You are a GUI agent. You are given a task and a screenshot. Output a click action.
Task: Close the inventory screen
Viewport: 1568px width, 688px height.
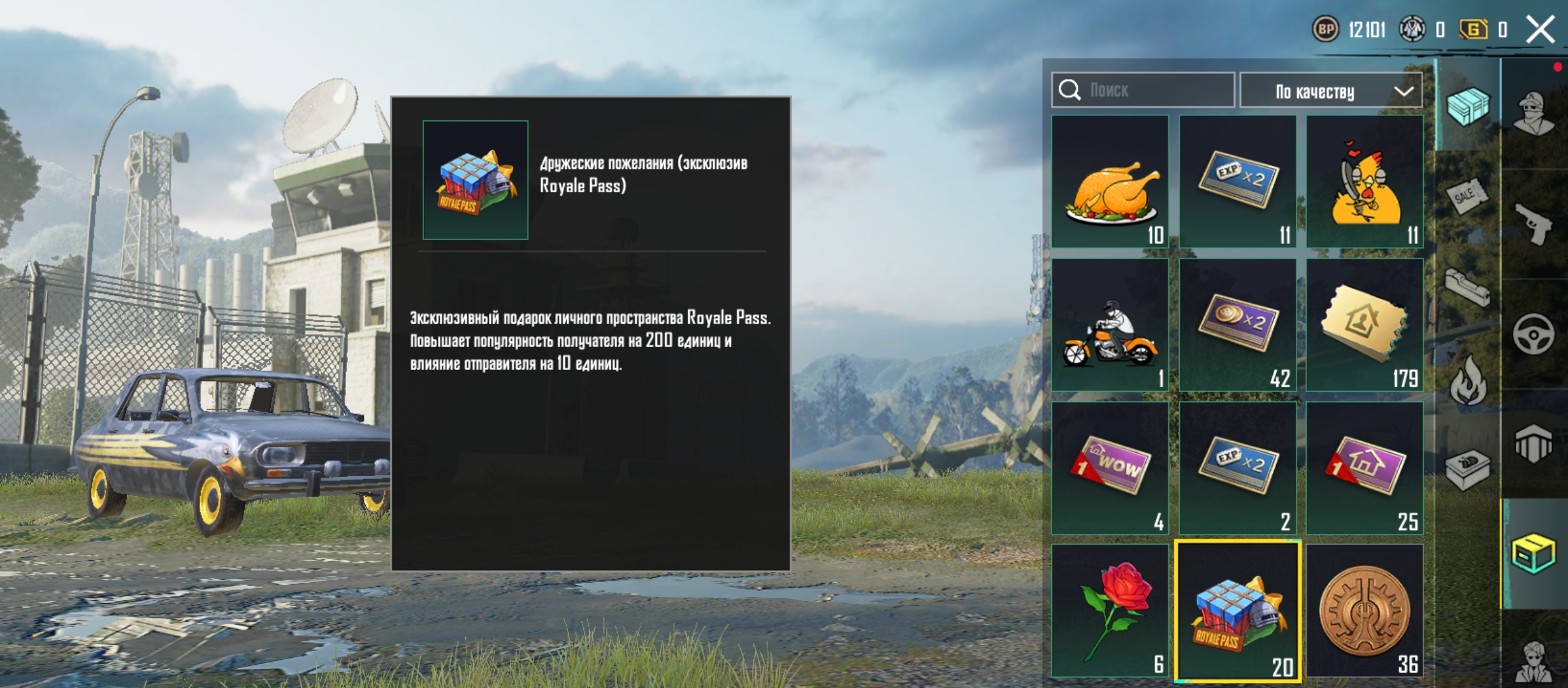click(x=1539, y=29)
